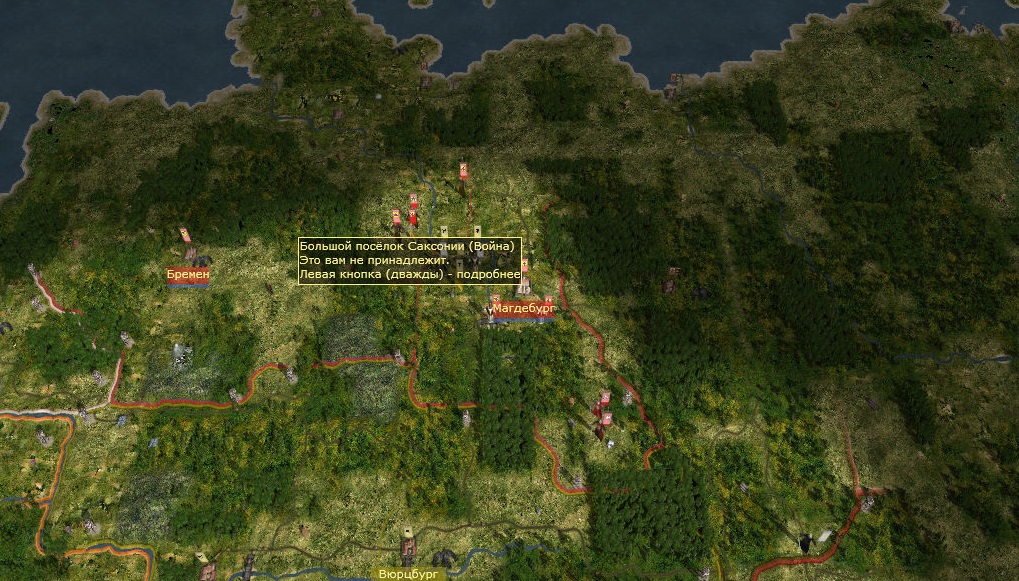Select the Бремен settlement label
The image size is (1019, 581).
[188, 274]
